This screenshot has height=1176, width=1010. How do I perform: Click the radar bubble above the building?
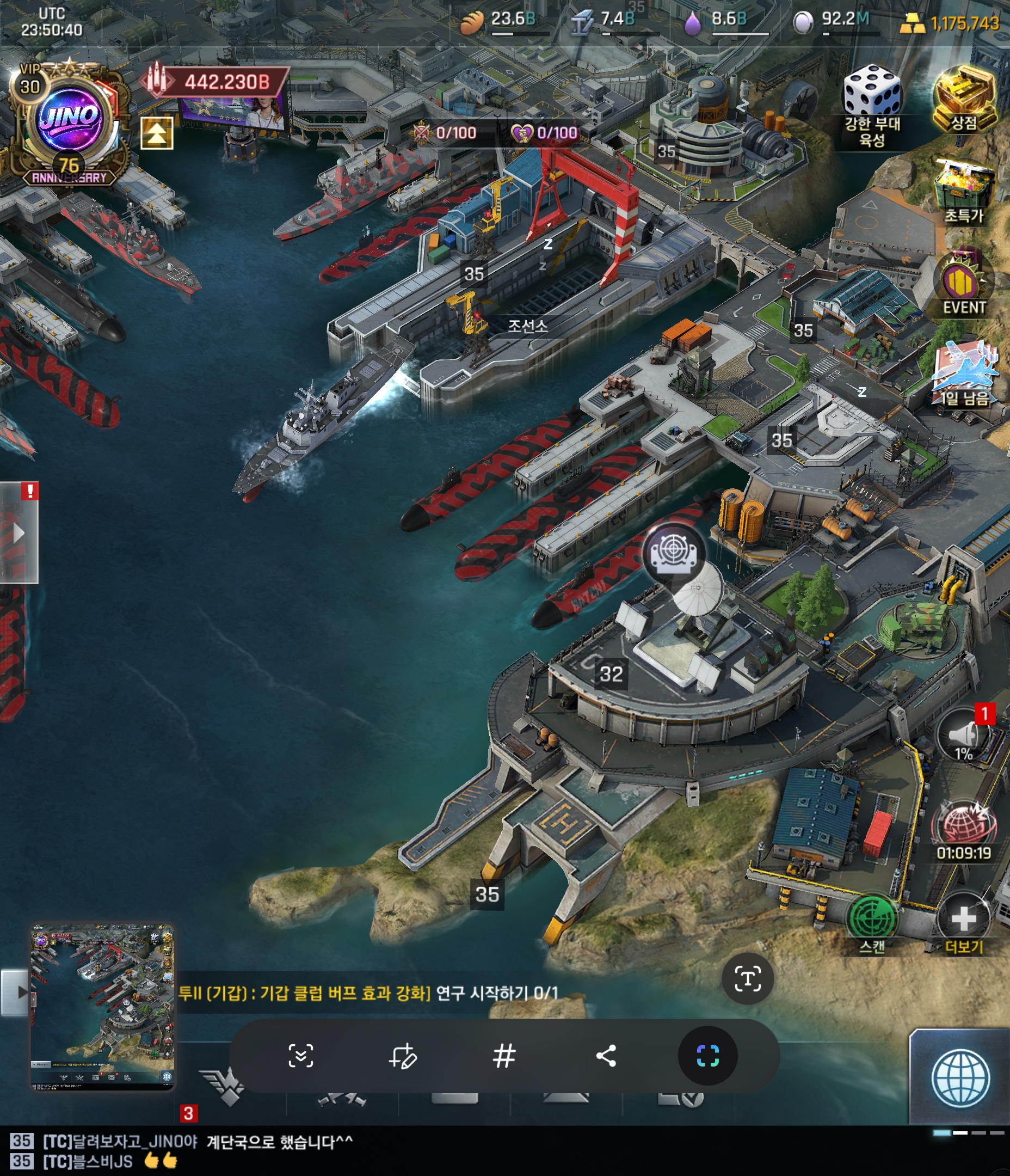tap(674, 552)
